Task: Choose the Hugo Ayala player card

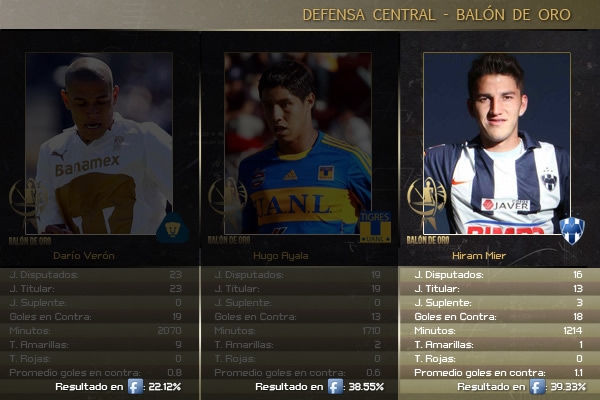Action: pyautogui.click(x=298, y=143)
